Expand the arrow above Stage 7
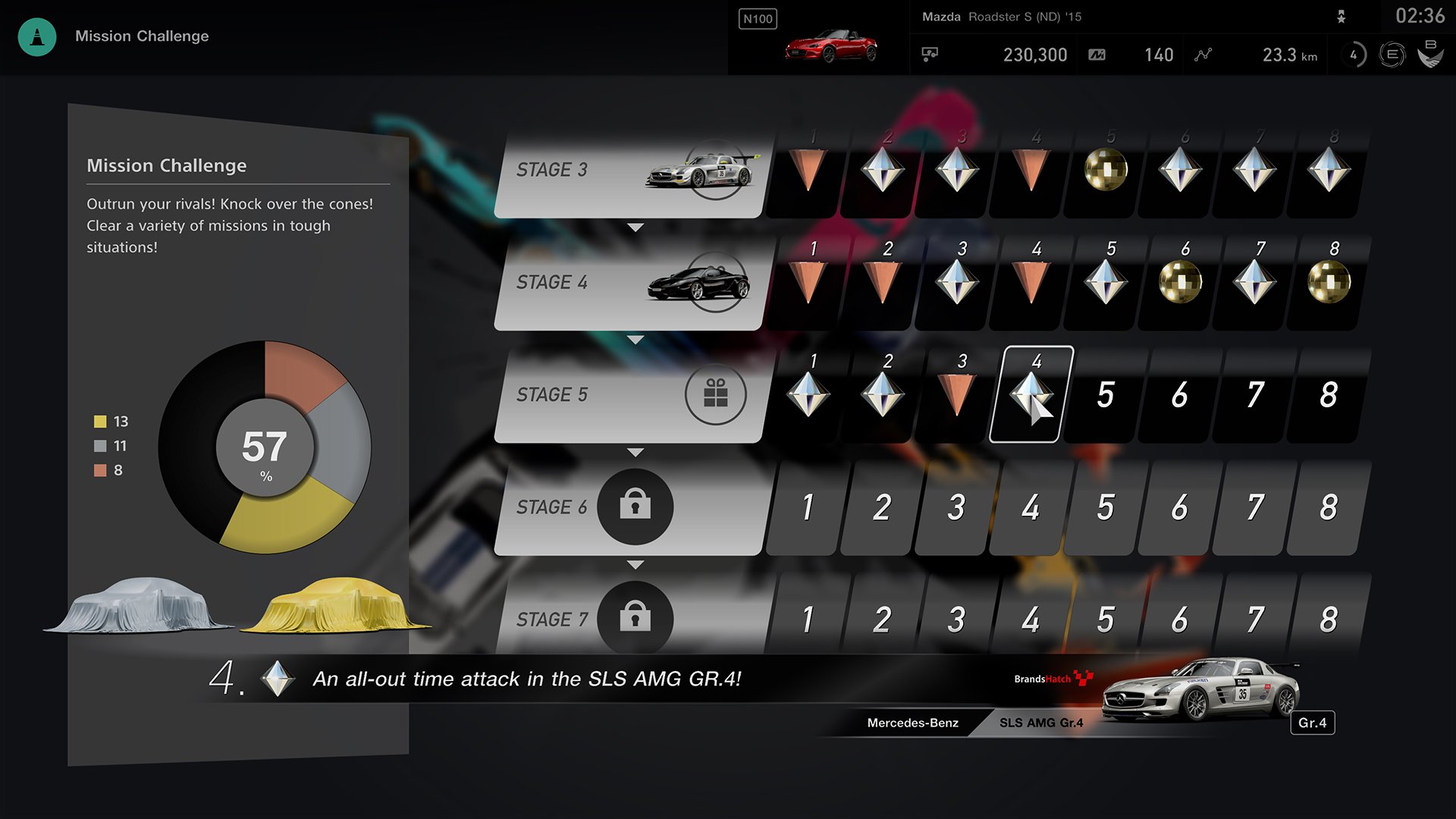Image resolution: width=1456 pixels, height=819 pixels. 635,563
